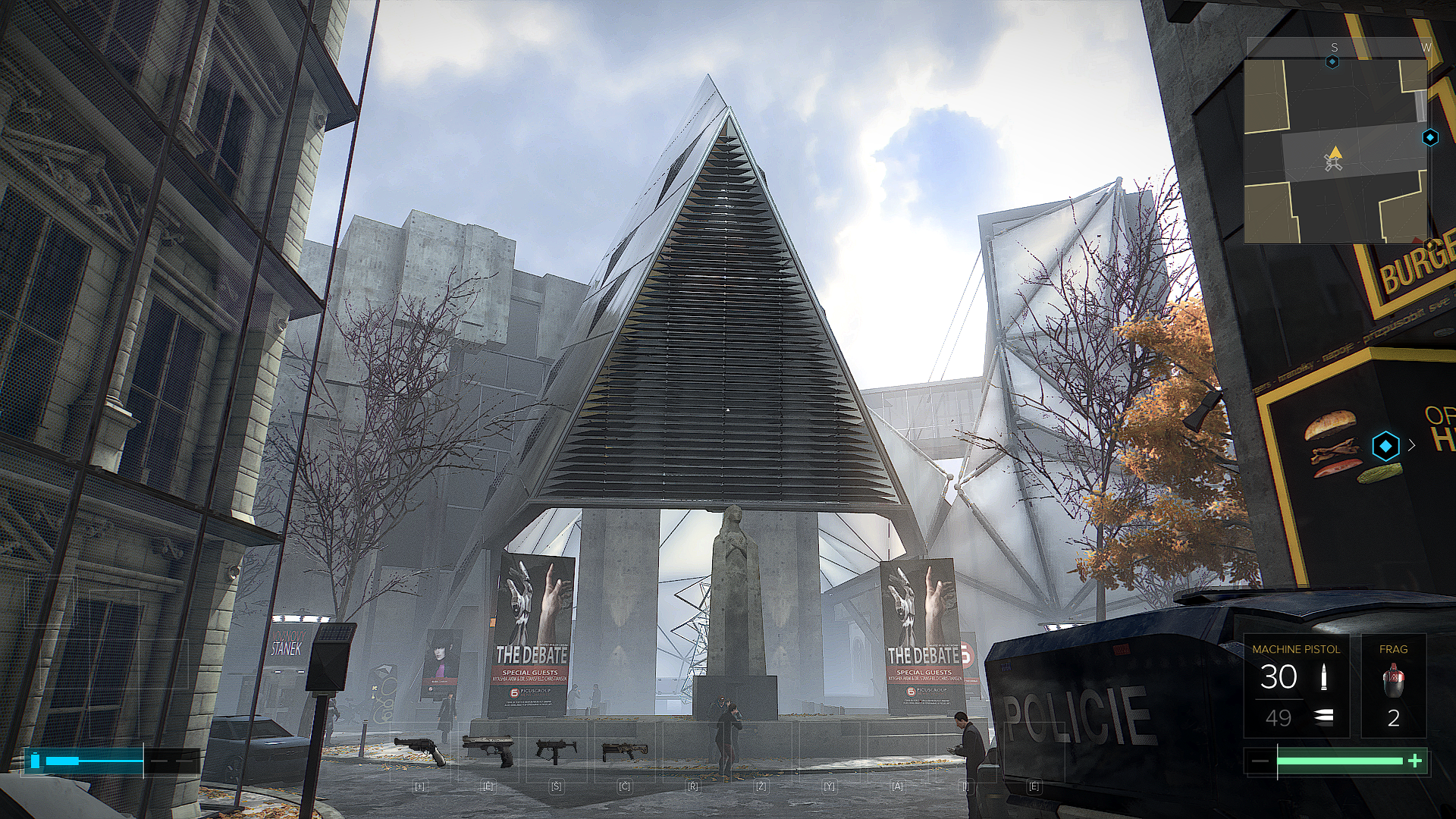Image resolution: width=1456 pixels, height=819 pixels.
Task: Equip the silver semi-automatic pistol from the hotbar
Action: [x=489, y=750]
